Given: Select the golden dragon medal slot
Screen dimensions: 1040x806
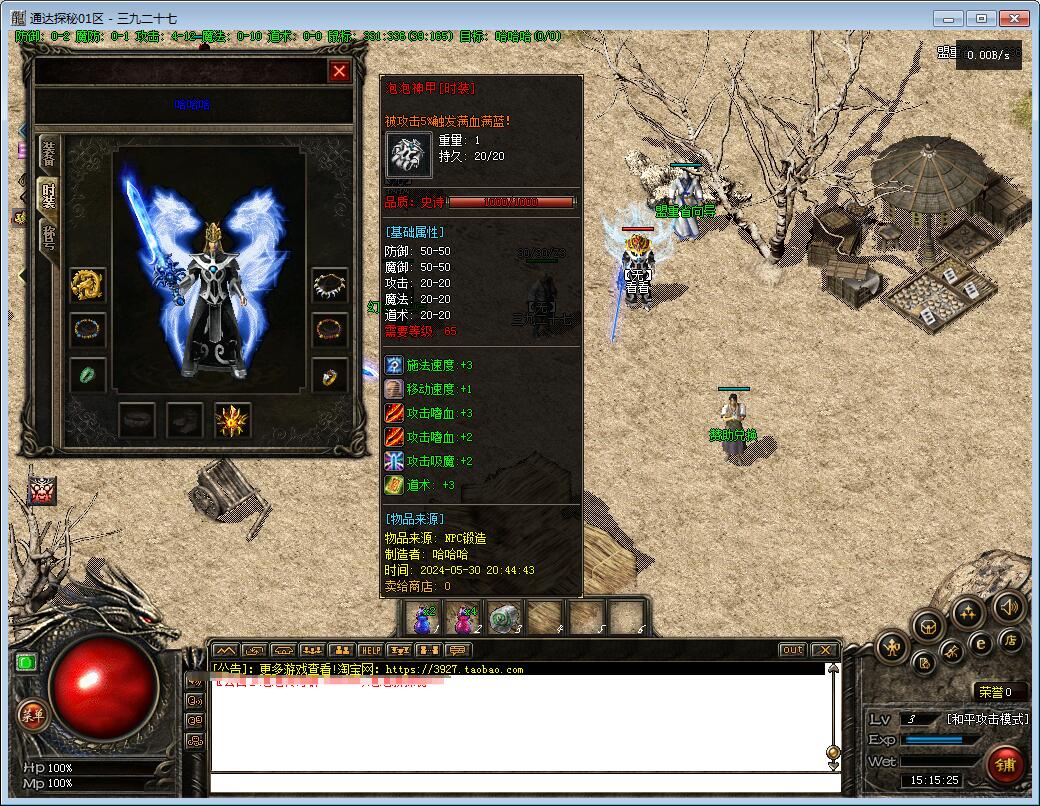Looking at the screenshot, I should pos(88,285).
